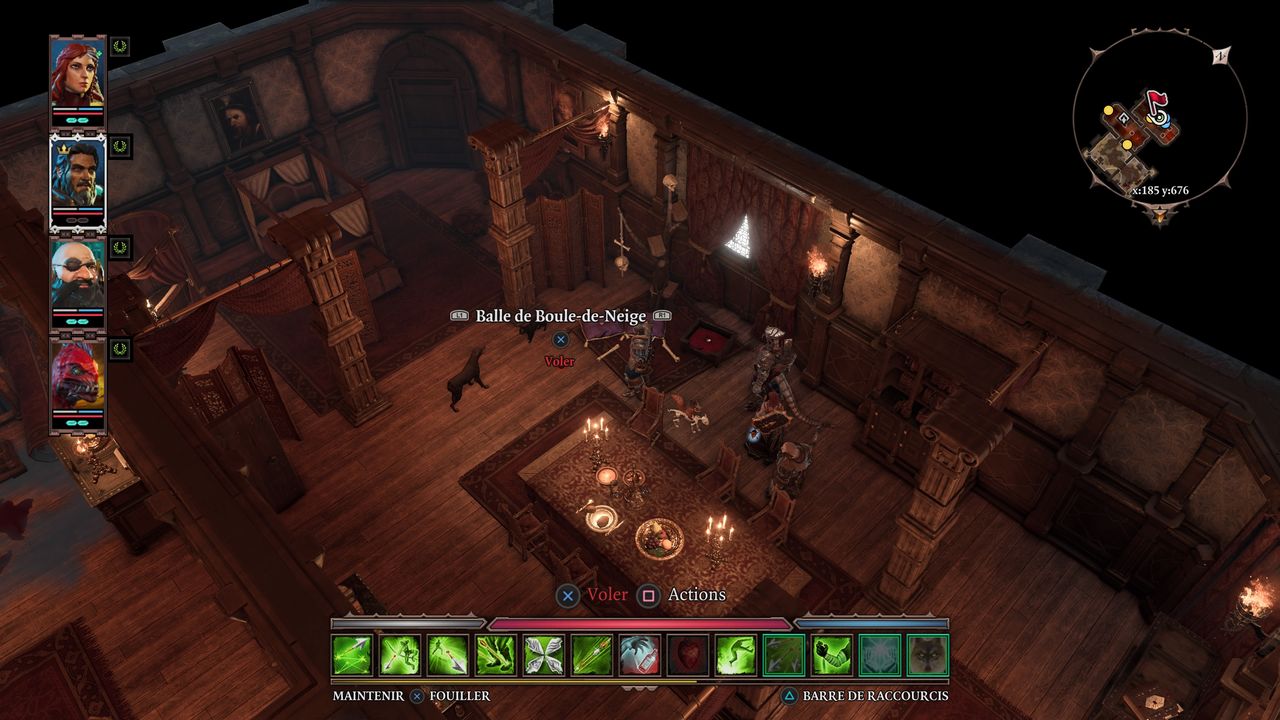The width and height of the screenshot is (1280, 720).
Task: Activate the green flexing arm skill
Action: tap(832, 655)
